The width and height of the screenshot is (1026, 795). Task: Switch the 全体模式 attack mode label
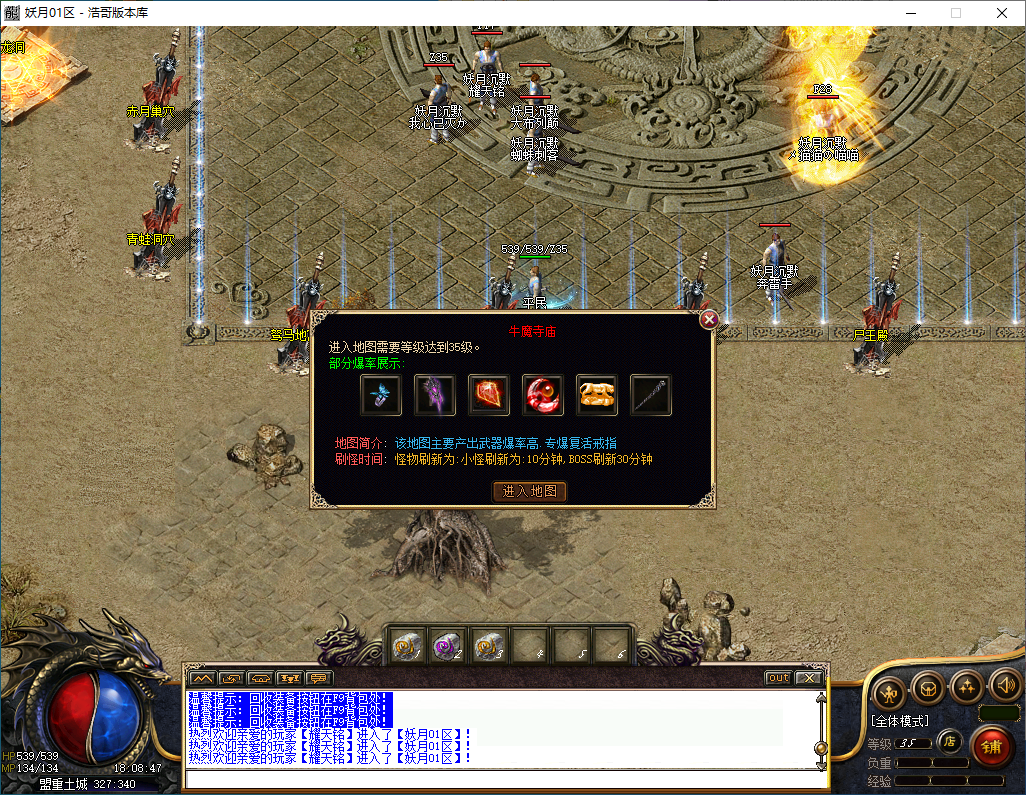pos(900,720)
